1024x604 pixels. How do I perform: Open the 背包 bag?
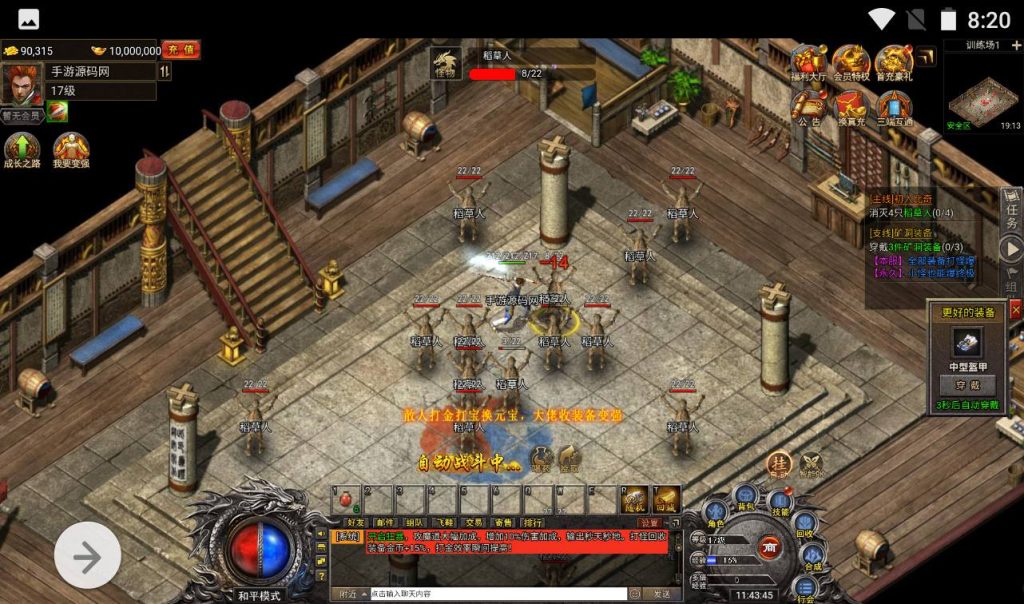coord(746,496)
